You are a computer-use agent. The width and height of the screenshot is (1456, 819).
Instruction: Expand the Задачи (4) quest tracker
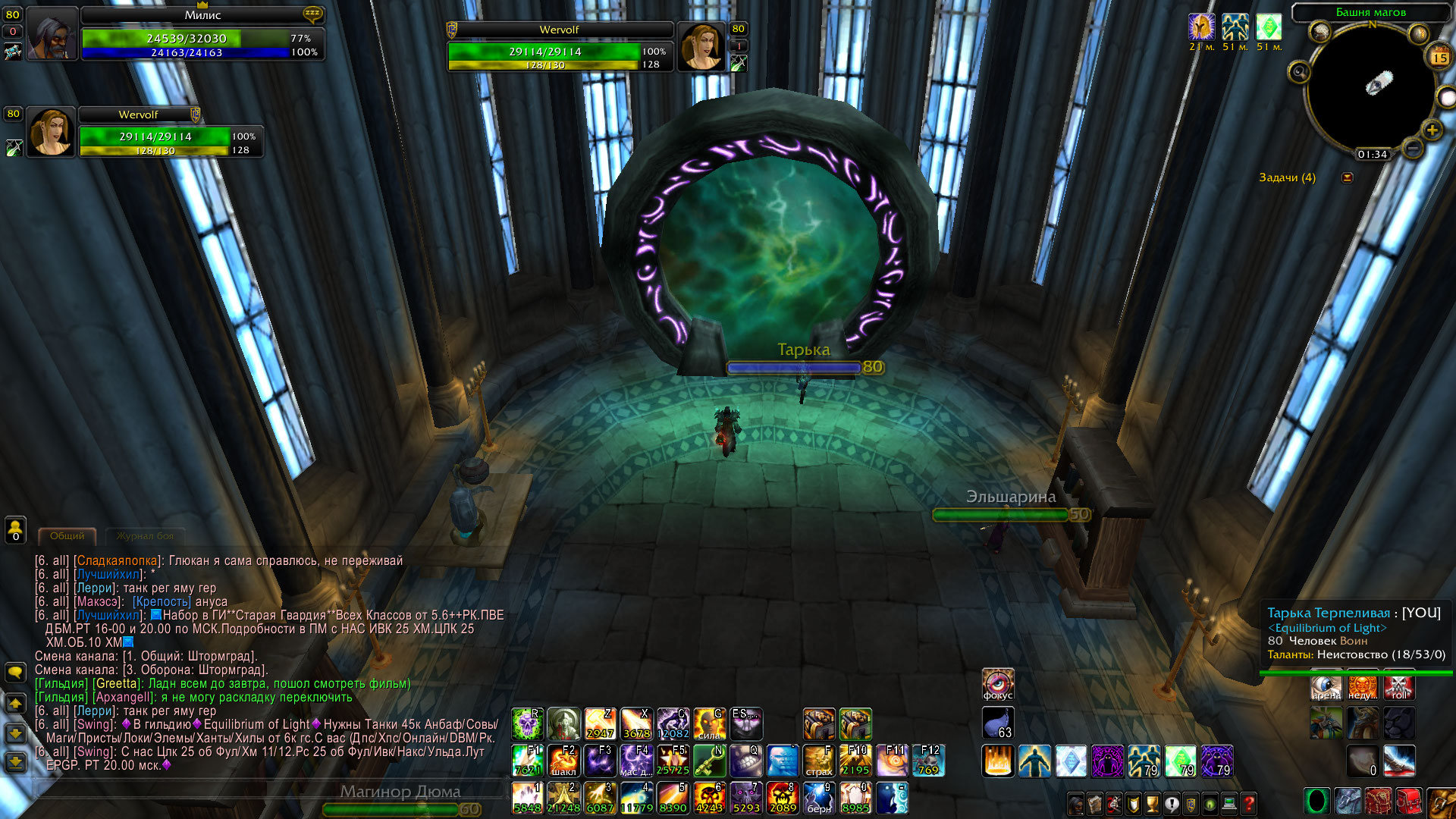(1347, 177)
